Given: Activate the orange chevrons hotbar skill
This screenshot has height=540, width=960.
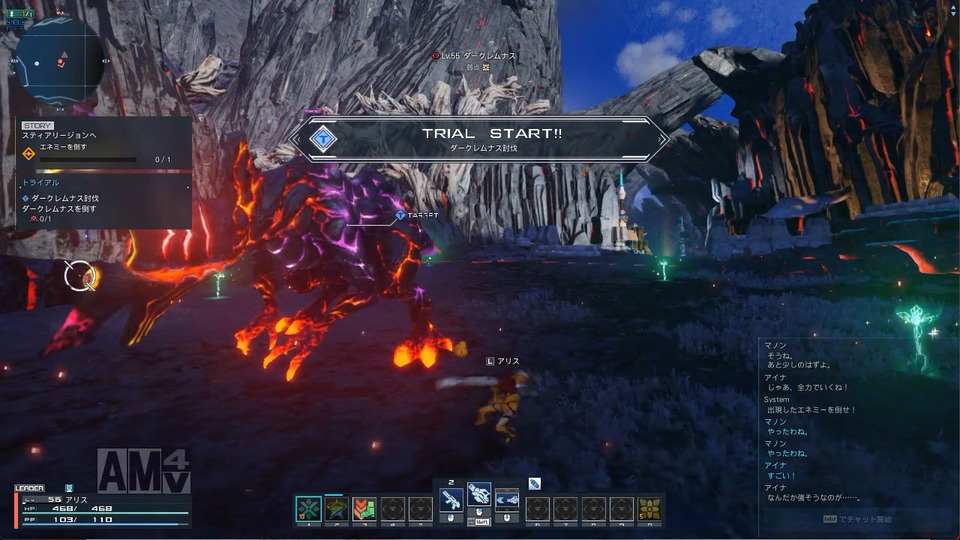Looking at the screenshot, I should (x=364, y=509).
